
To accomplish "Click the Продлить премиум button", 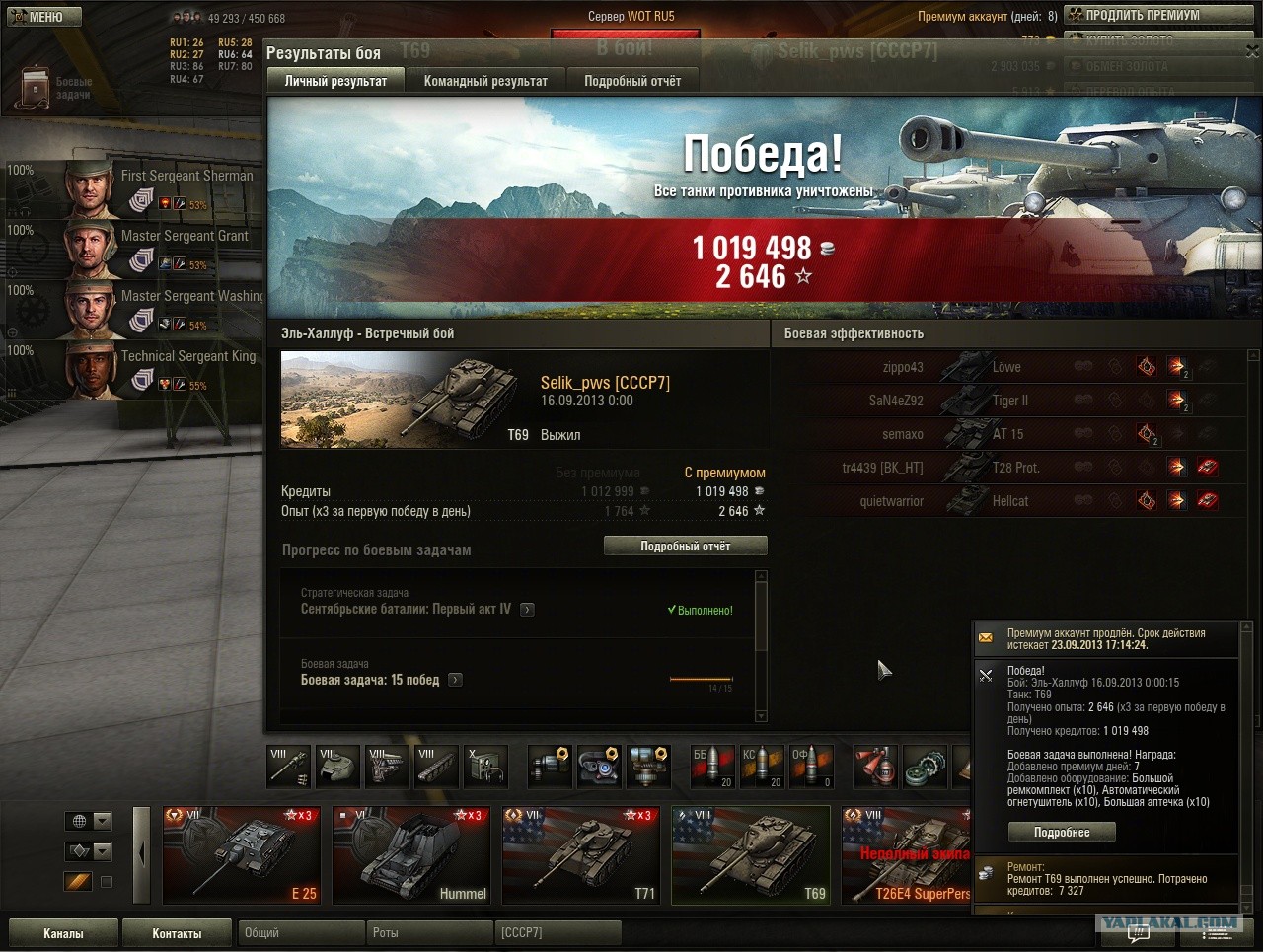I will pos(1157,15).
